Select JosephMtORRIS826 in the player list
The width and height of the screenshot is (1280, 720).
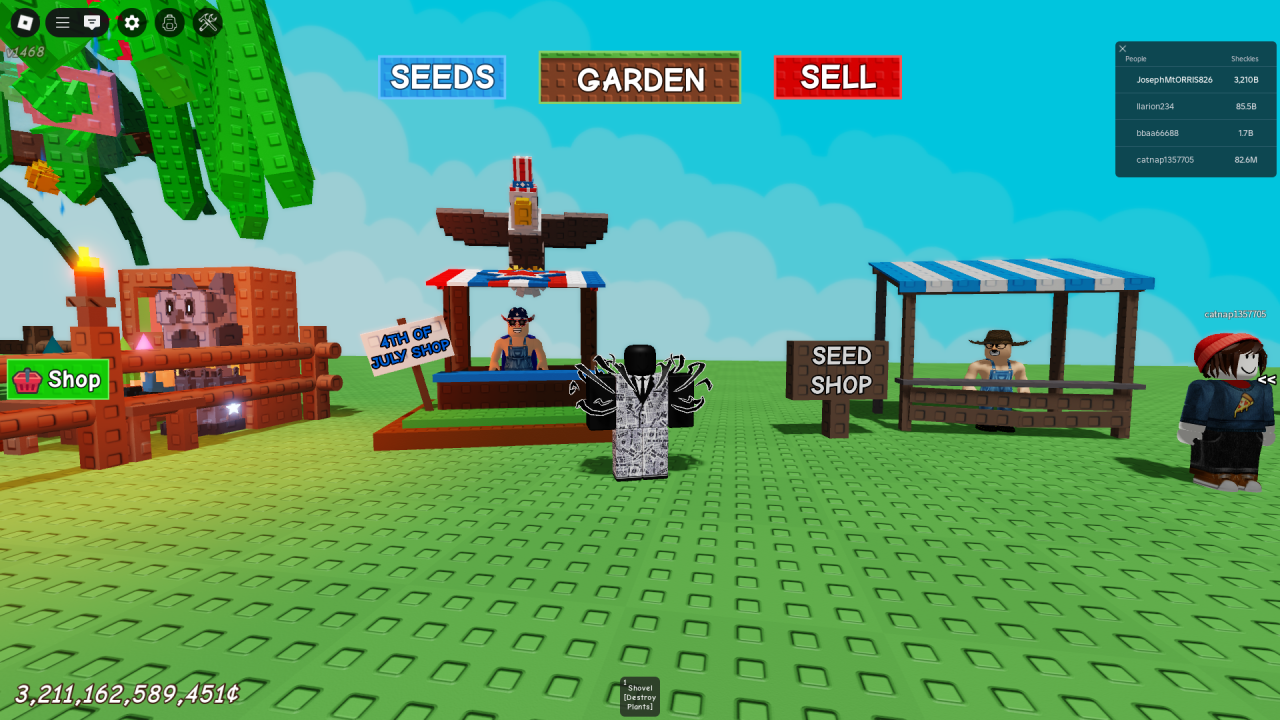click(1174, 80)
